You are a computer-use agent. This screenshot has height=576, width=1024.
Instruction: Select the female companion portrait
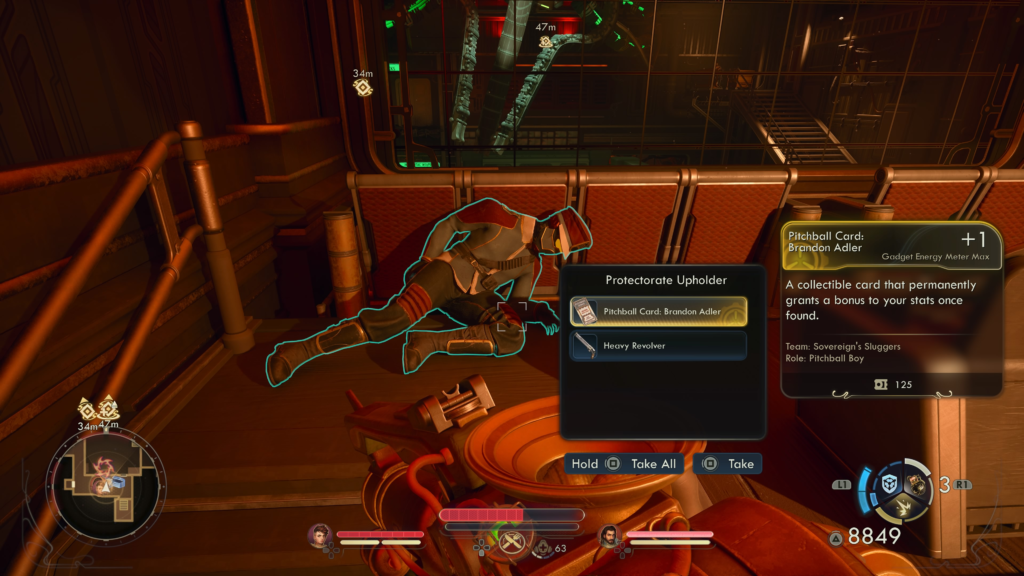pyautogui.click(x=321, y=536)
